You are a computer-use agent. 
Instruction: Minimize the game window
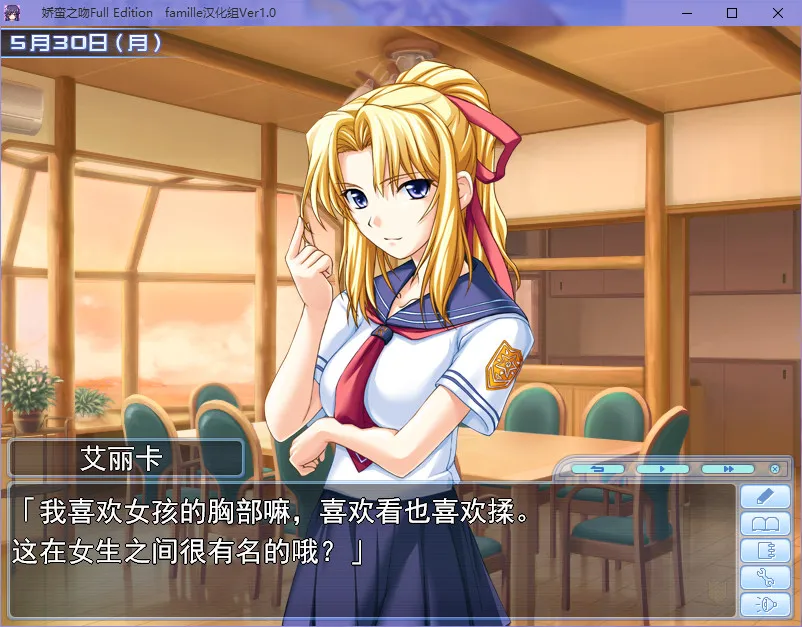(x=687, y=12)
